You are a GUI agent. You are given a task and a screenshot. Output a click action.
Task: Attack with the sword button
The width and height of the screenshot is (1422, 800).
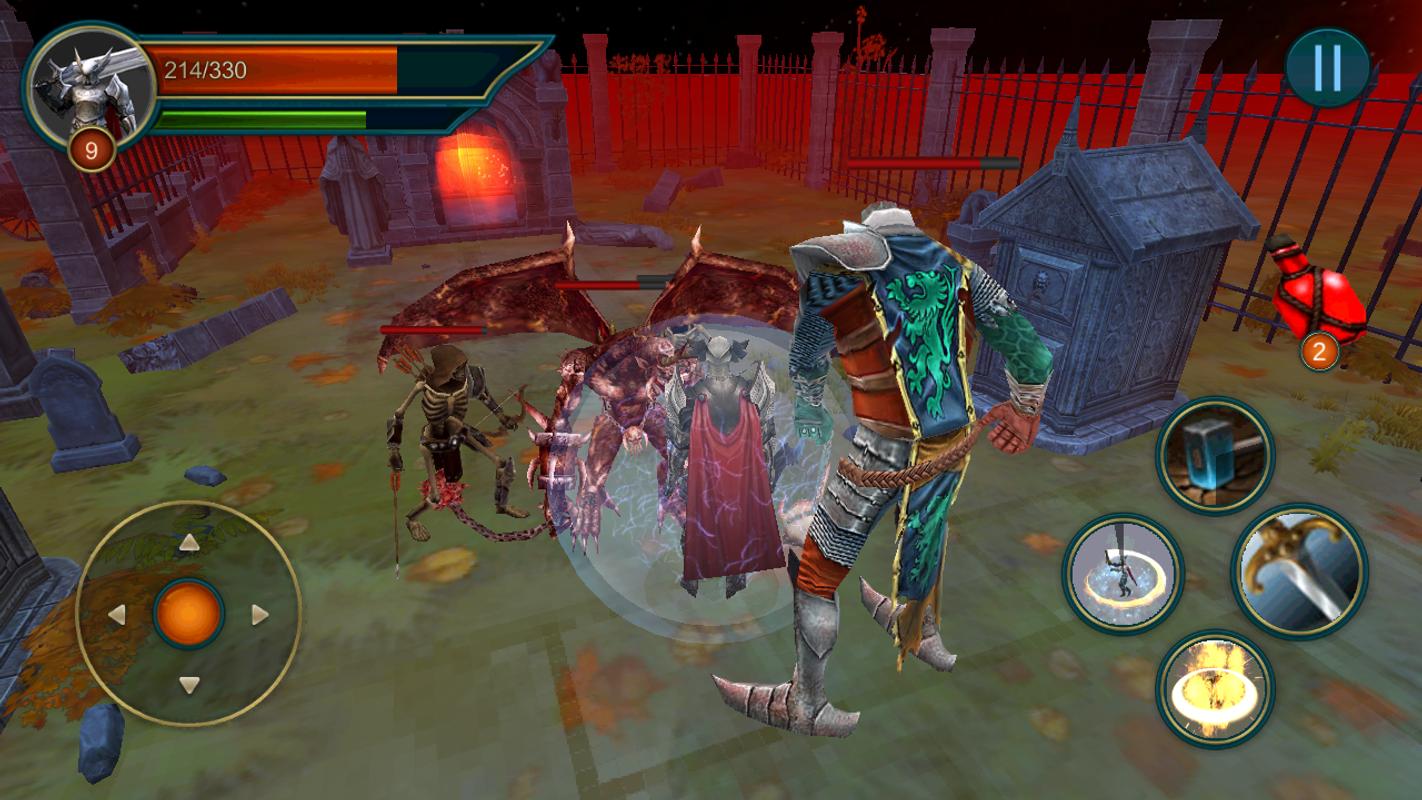(x=1299, y=570)
